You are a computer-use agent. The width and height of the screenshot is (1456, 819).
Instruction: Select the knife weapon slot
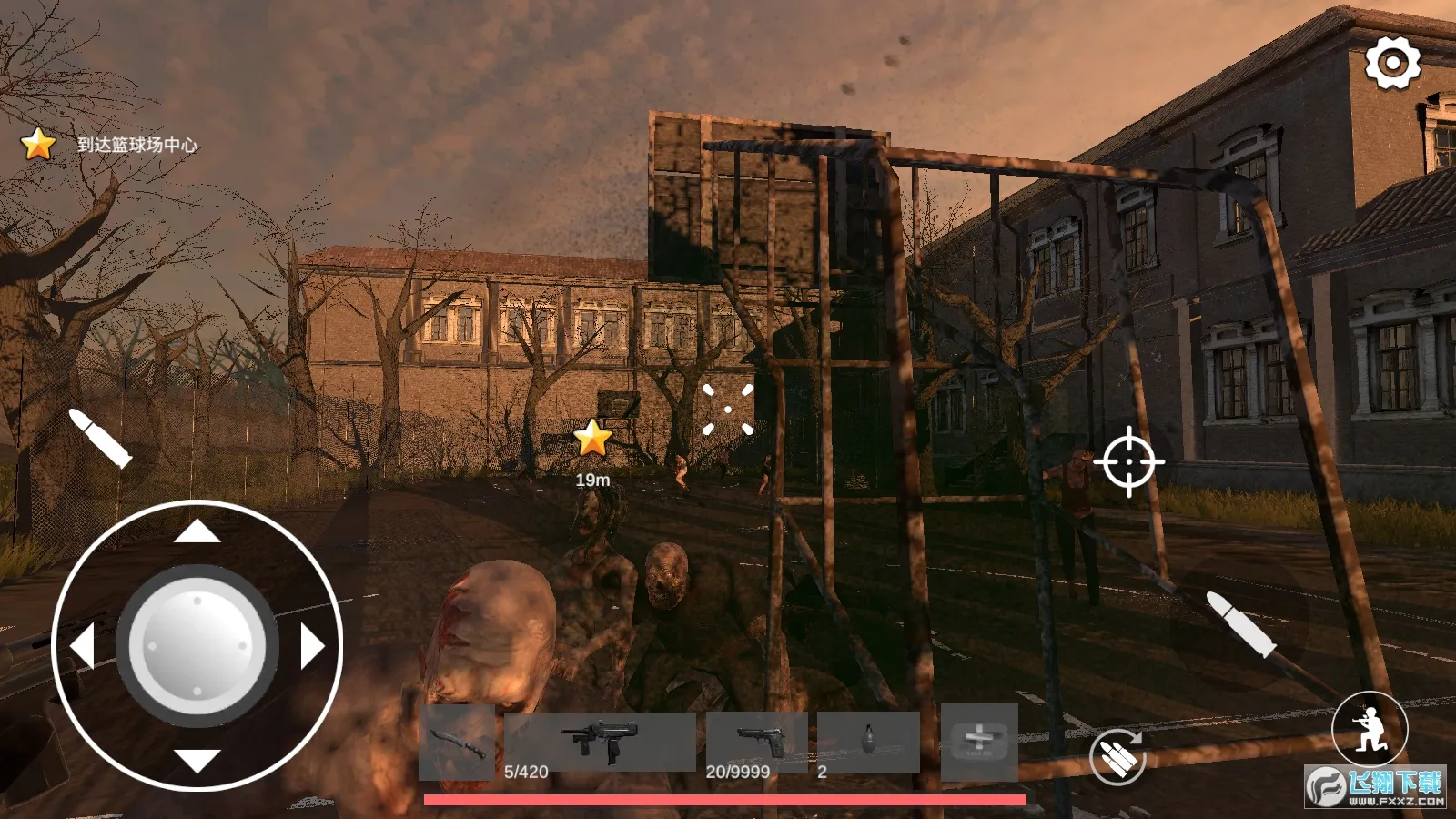pyautogui.click(x=457, y=741)
